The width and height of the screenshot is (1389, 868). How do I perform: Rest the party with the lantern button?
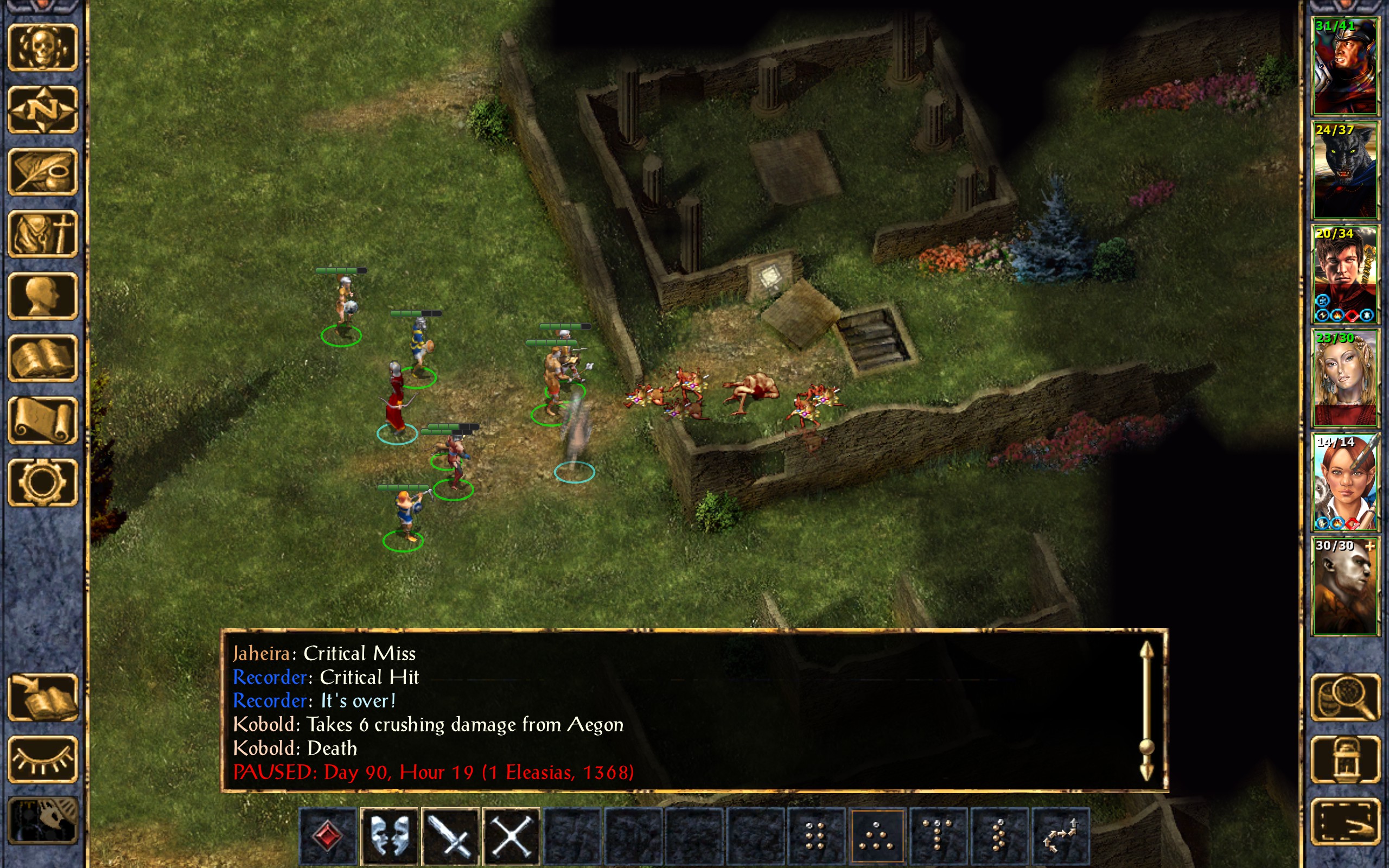tap(1345, 759)
